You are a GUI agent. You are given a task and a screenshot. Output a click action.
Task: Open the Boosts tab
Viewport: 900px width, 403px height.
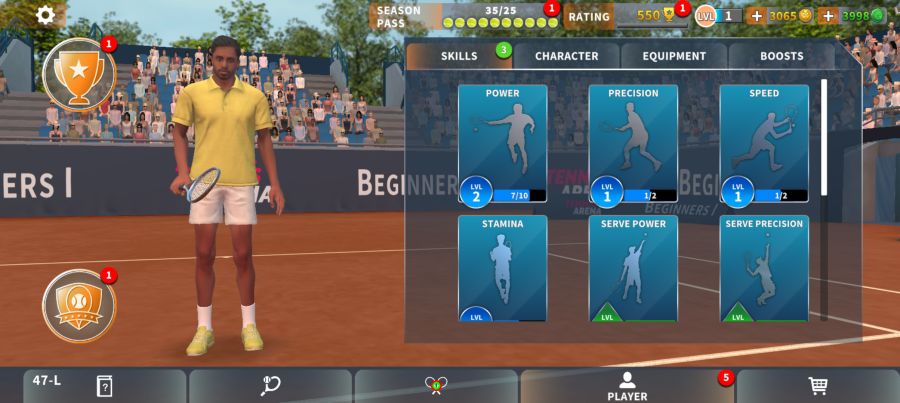[x=781, y=57]
